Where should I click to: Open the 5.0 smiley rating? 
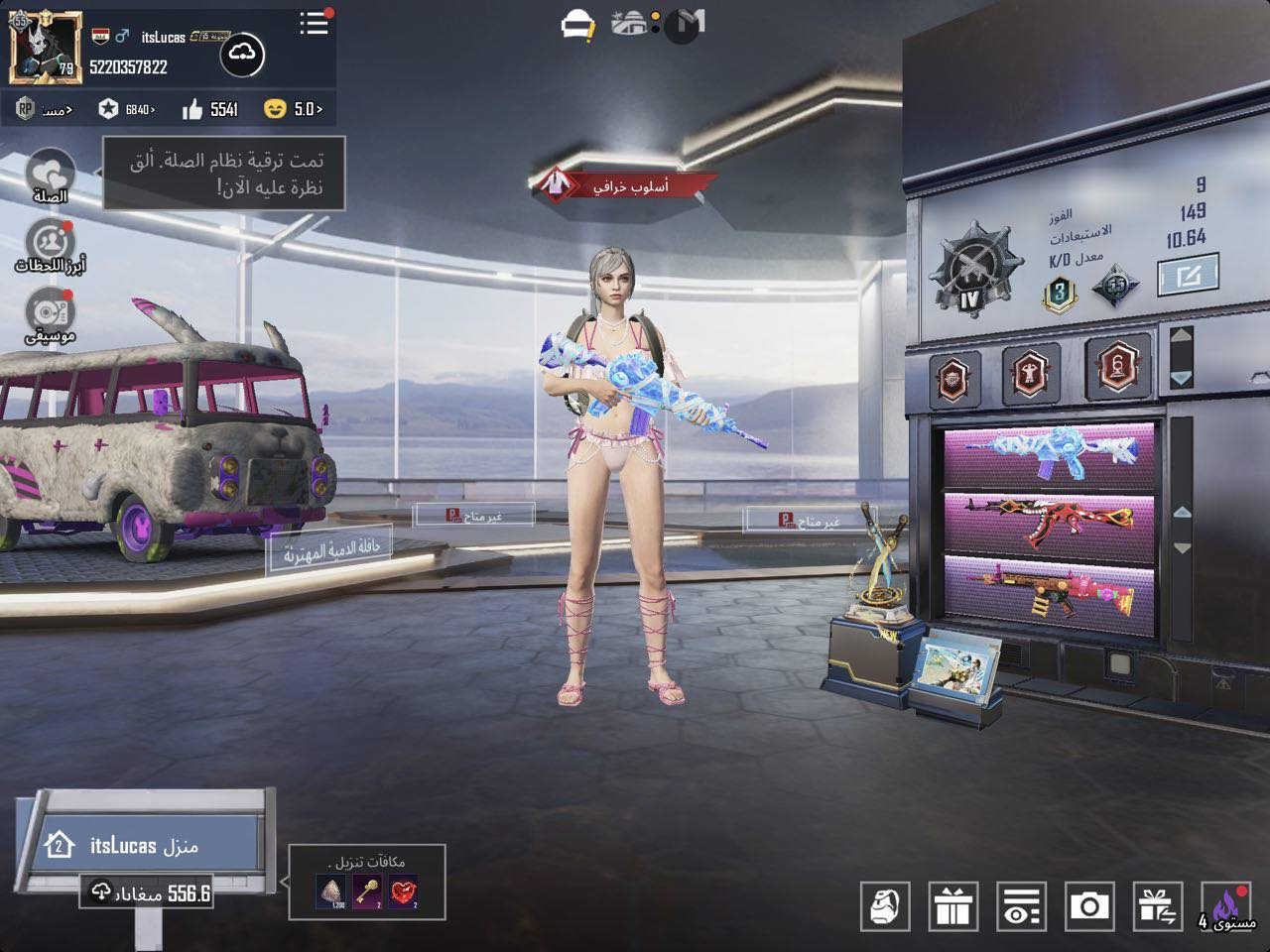click(x=294, y=109)
